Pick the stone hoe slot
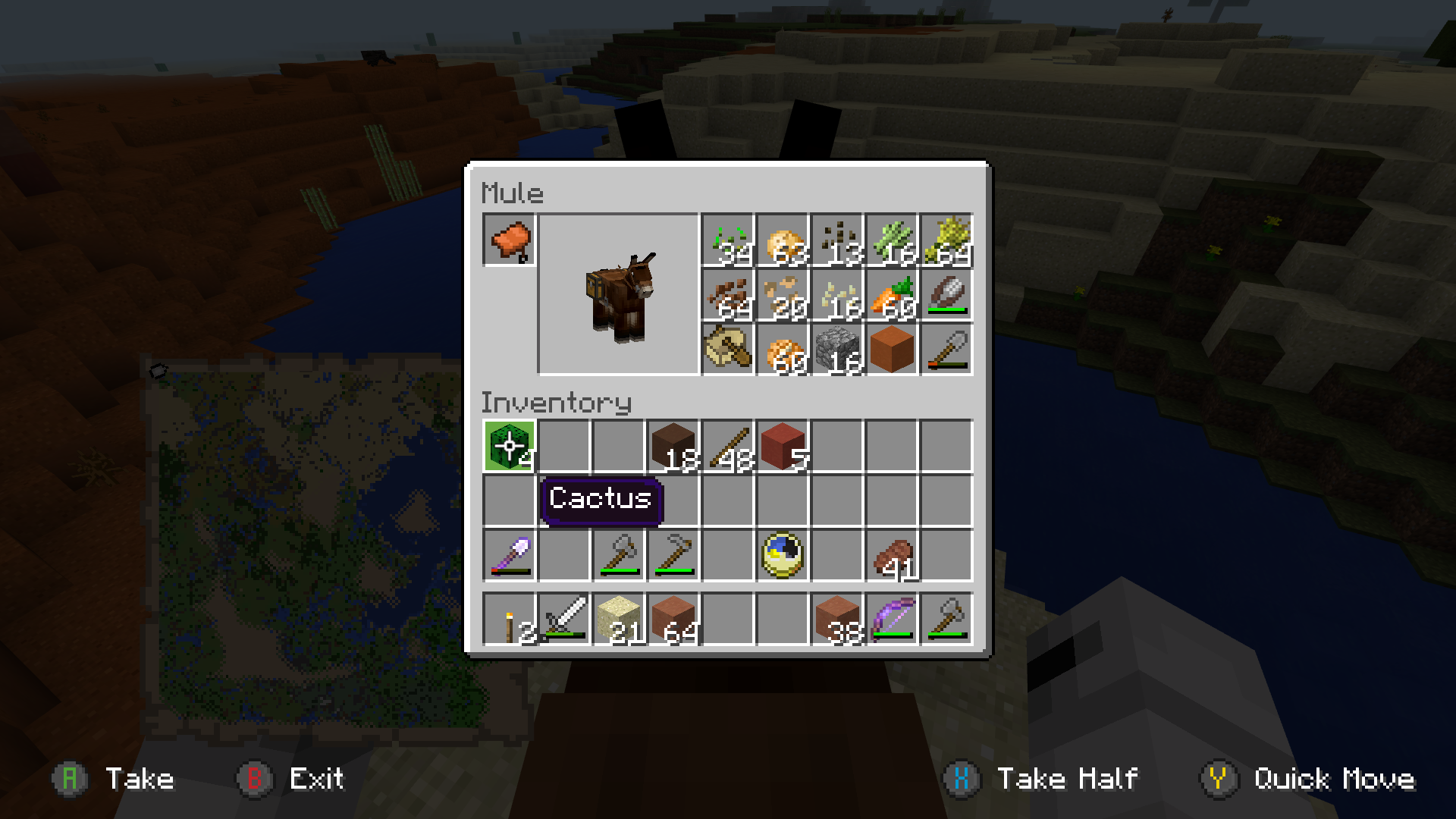Screen dimensions: 1456x819 [x=673, y=555]
